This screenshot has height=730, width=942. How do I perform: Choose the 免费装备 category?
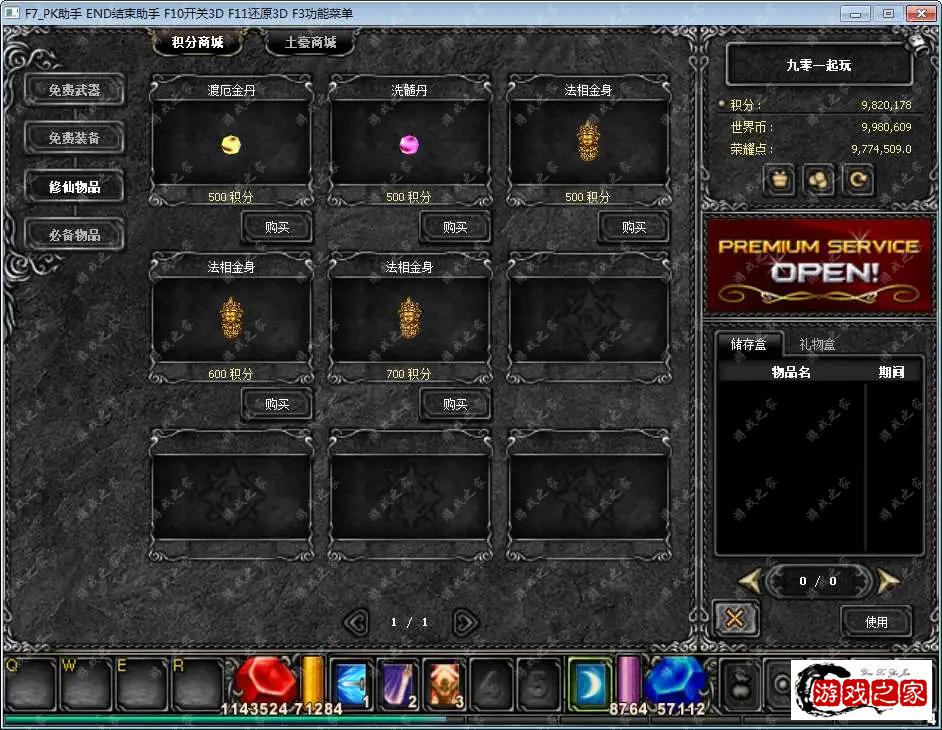point(75,138)
